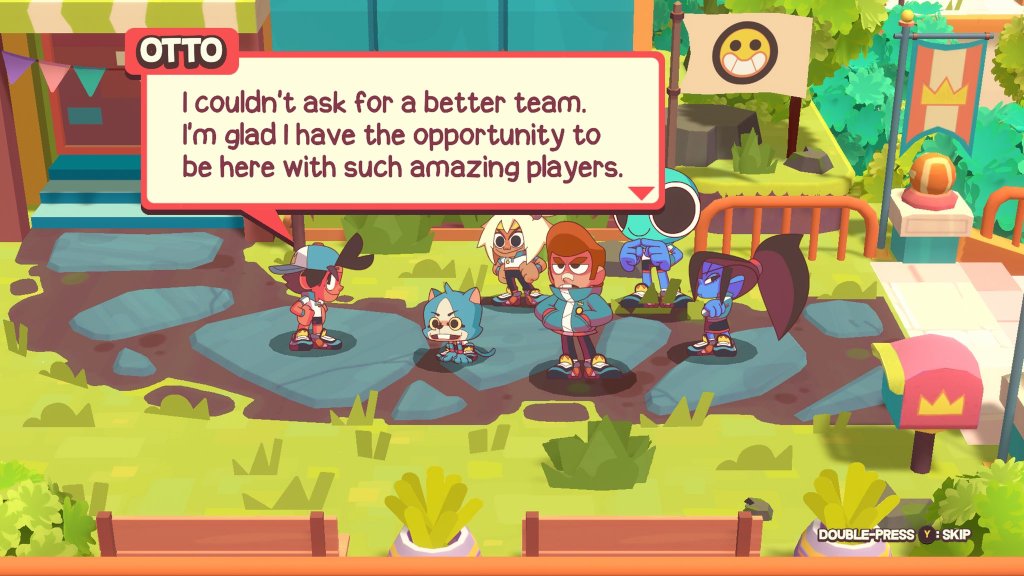Click the red dialogue continue arrow
This screenshot has height=576, width=1024.
(641, 193)
